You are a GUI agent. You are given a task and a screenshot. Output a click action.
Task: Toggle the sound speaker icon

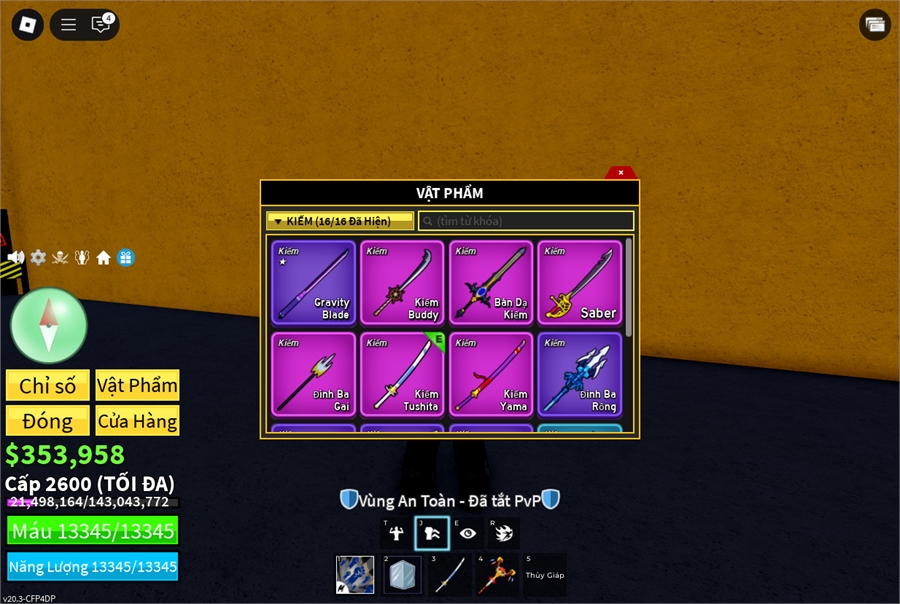[x=16, y=258]
